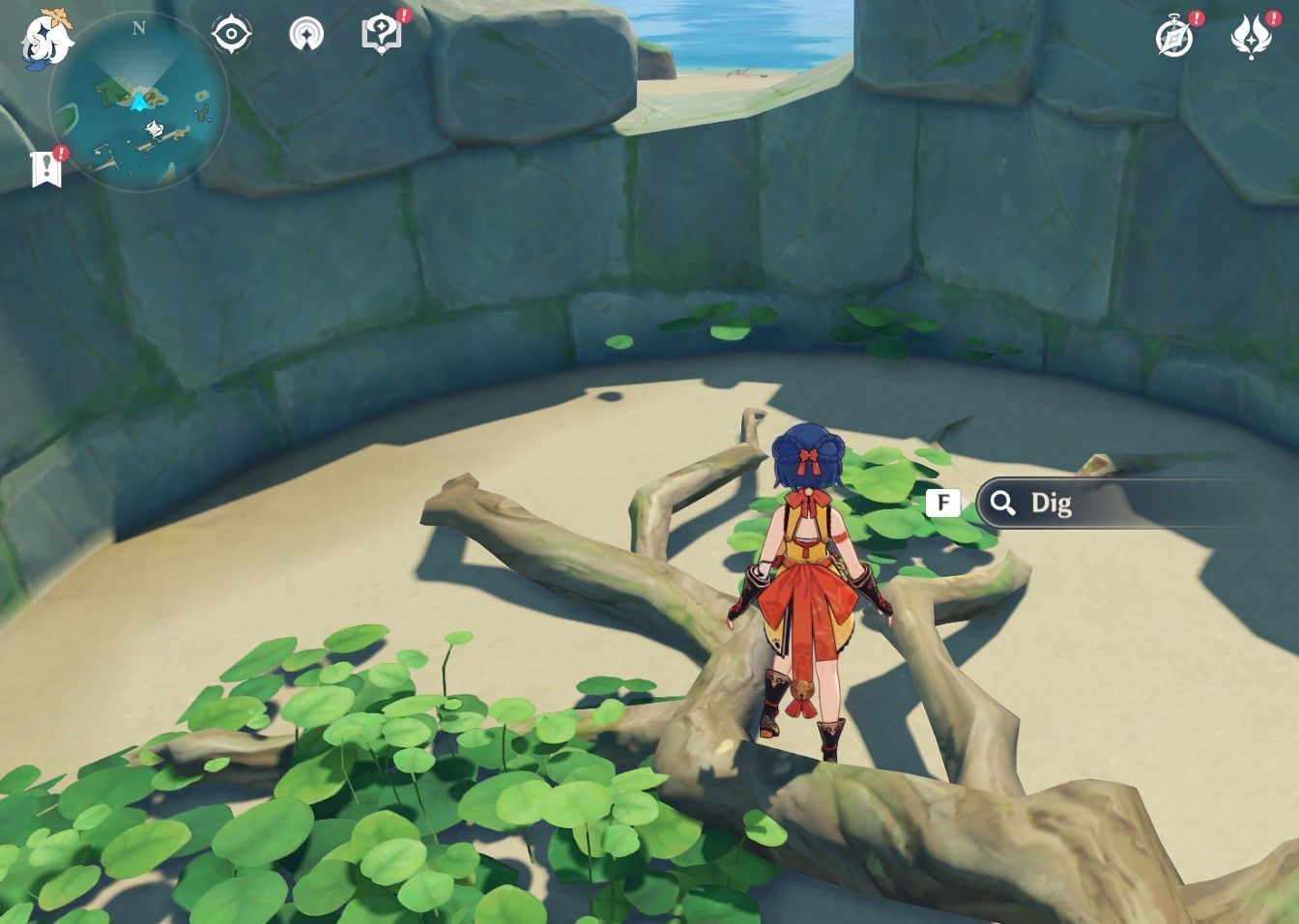Click the waypoint marker on the minimap
Screen dimensions: 1299x924
point(153,127)
